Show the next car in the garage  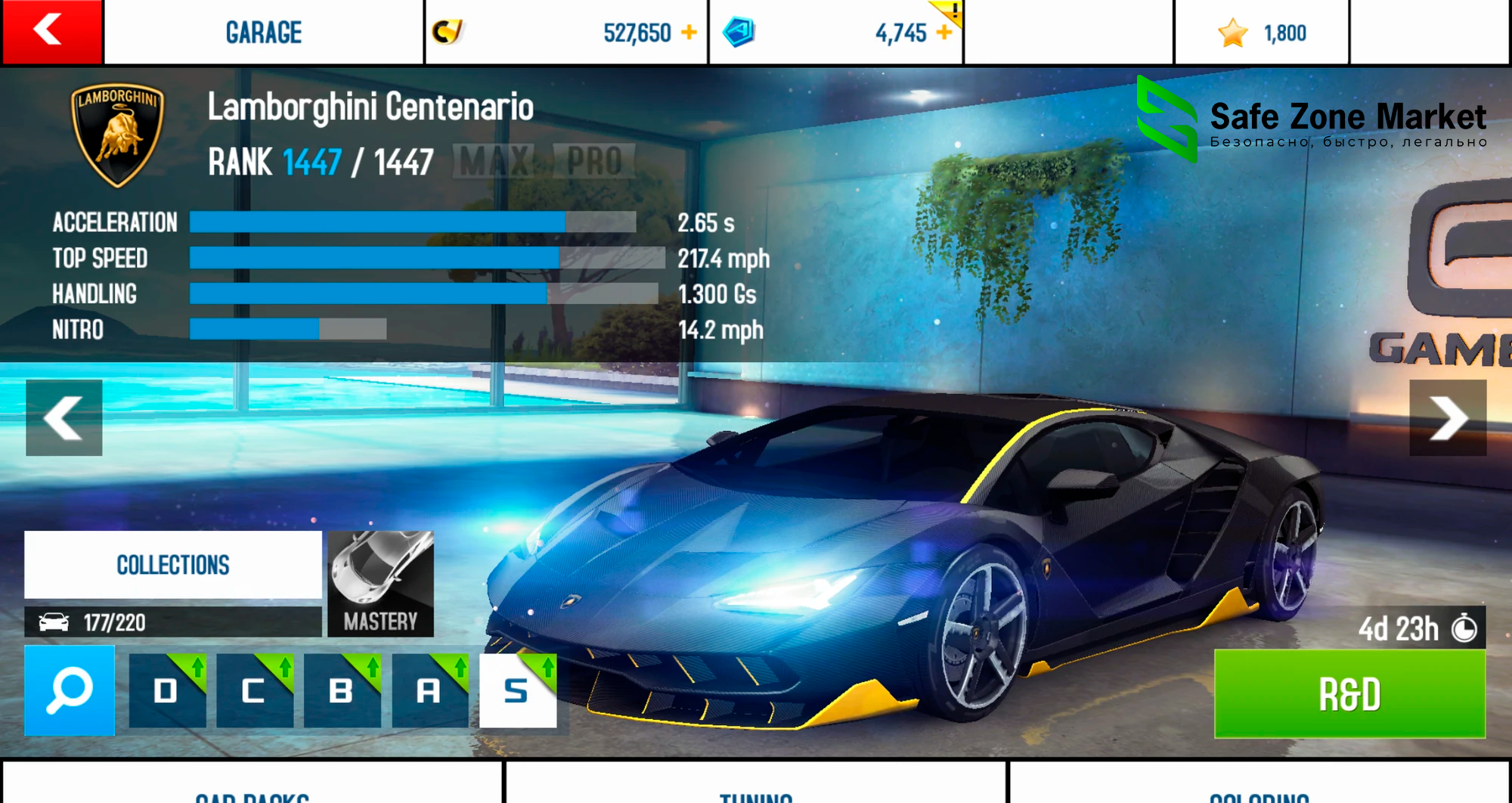[x=1447, y=417]
